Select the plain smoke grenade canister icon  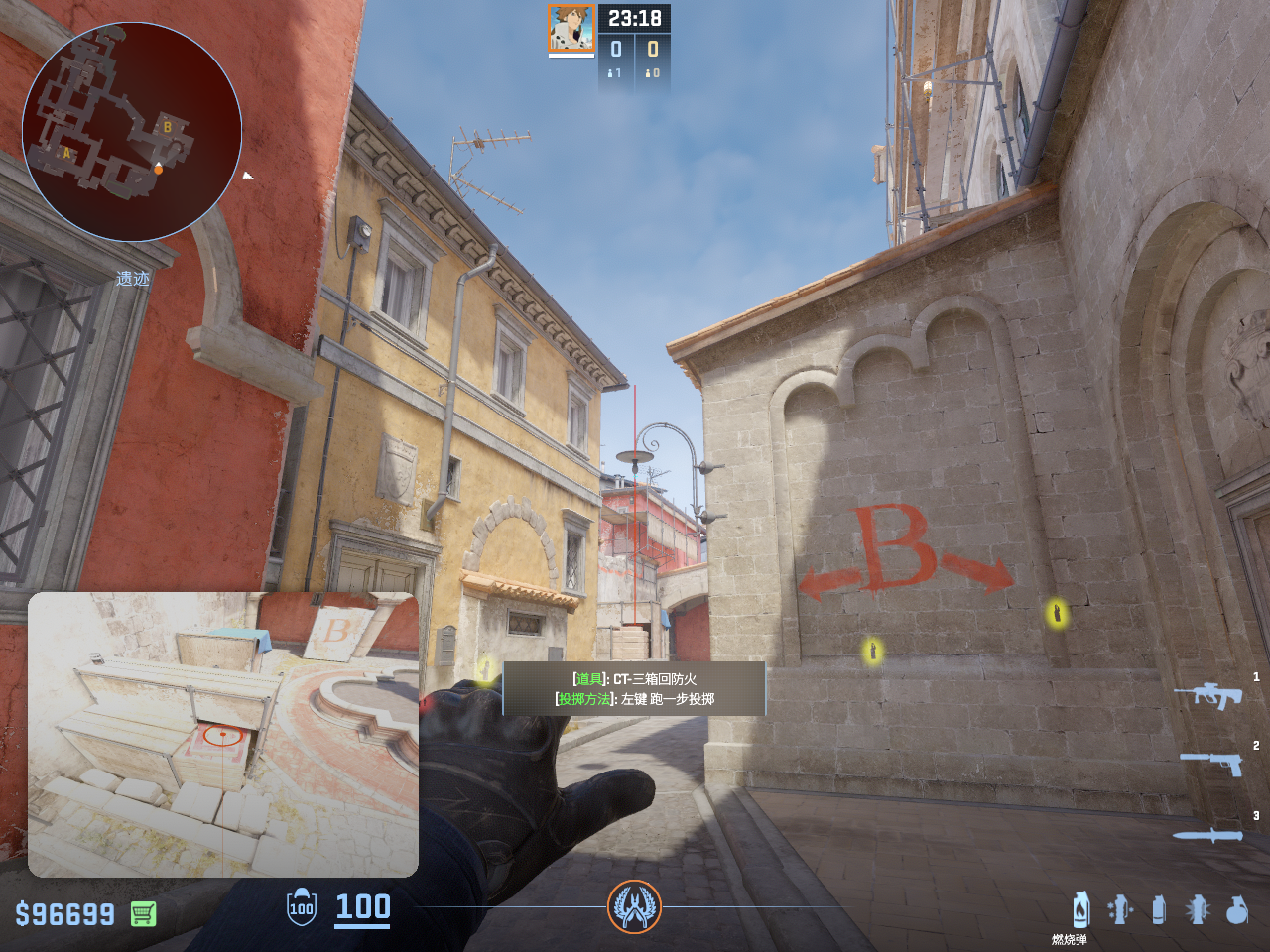tap(1158, 909)
